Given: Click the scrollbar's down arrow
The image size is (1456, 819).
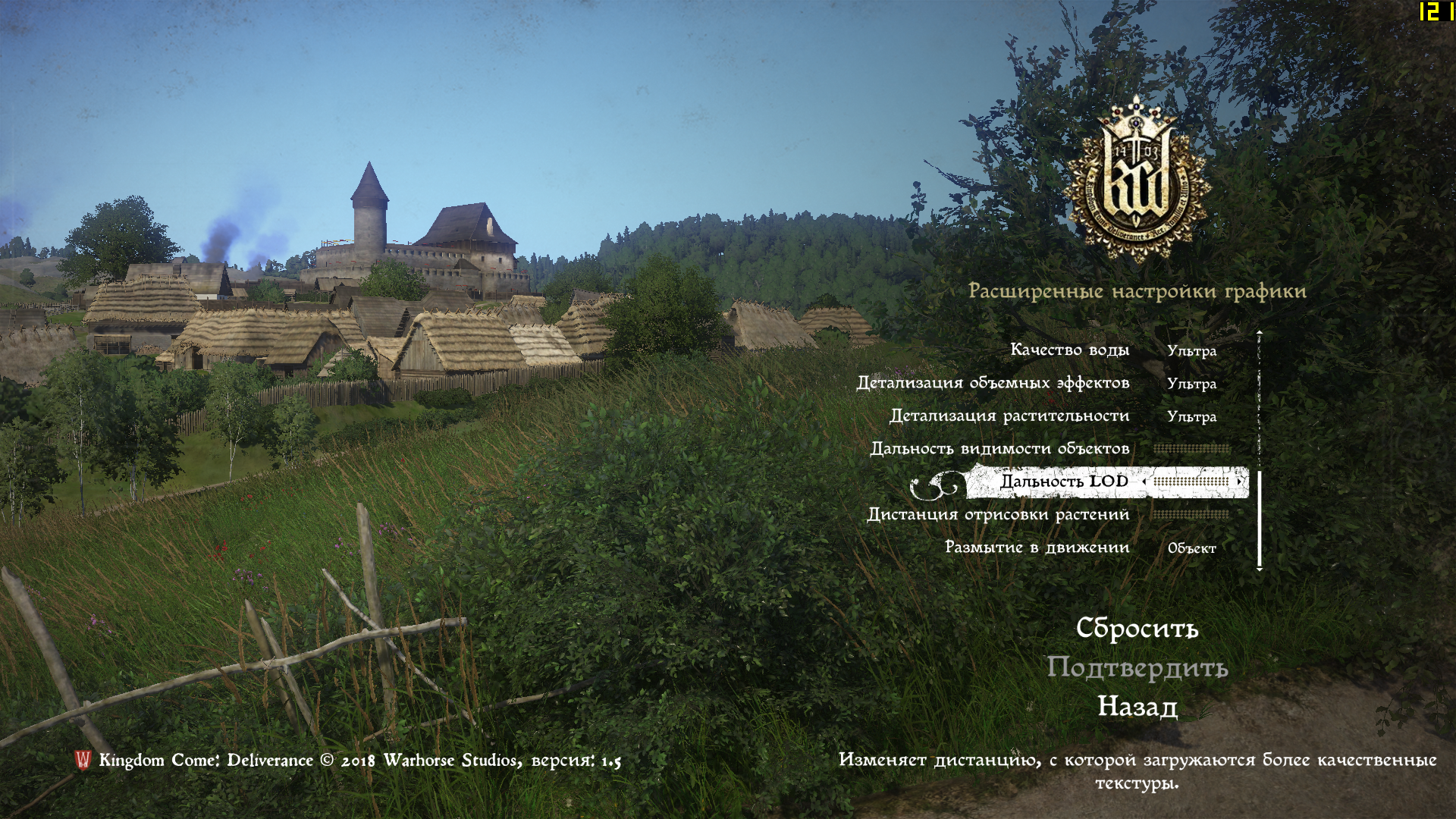Looking at the screenshot, I should point(1260,569).
